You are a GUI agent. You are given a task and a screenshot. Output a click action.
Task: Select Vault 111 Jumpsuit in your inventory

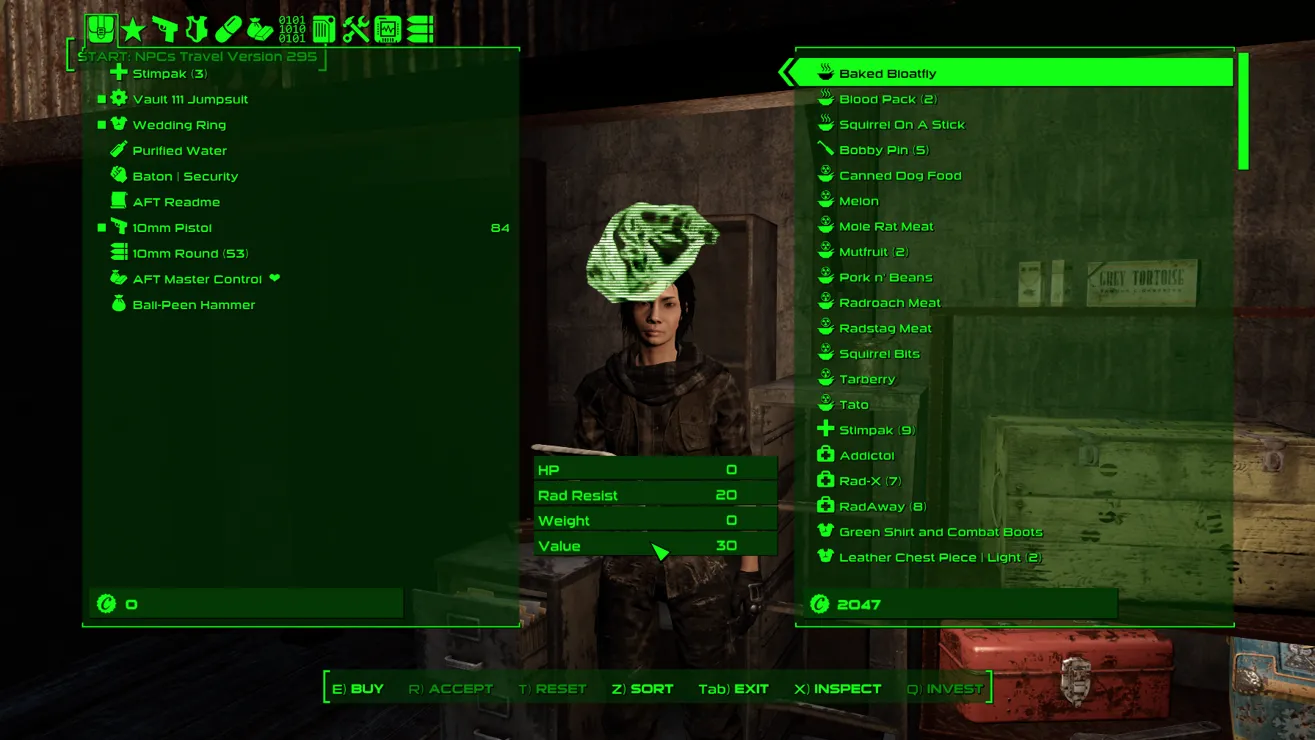coord(190,99)
